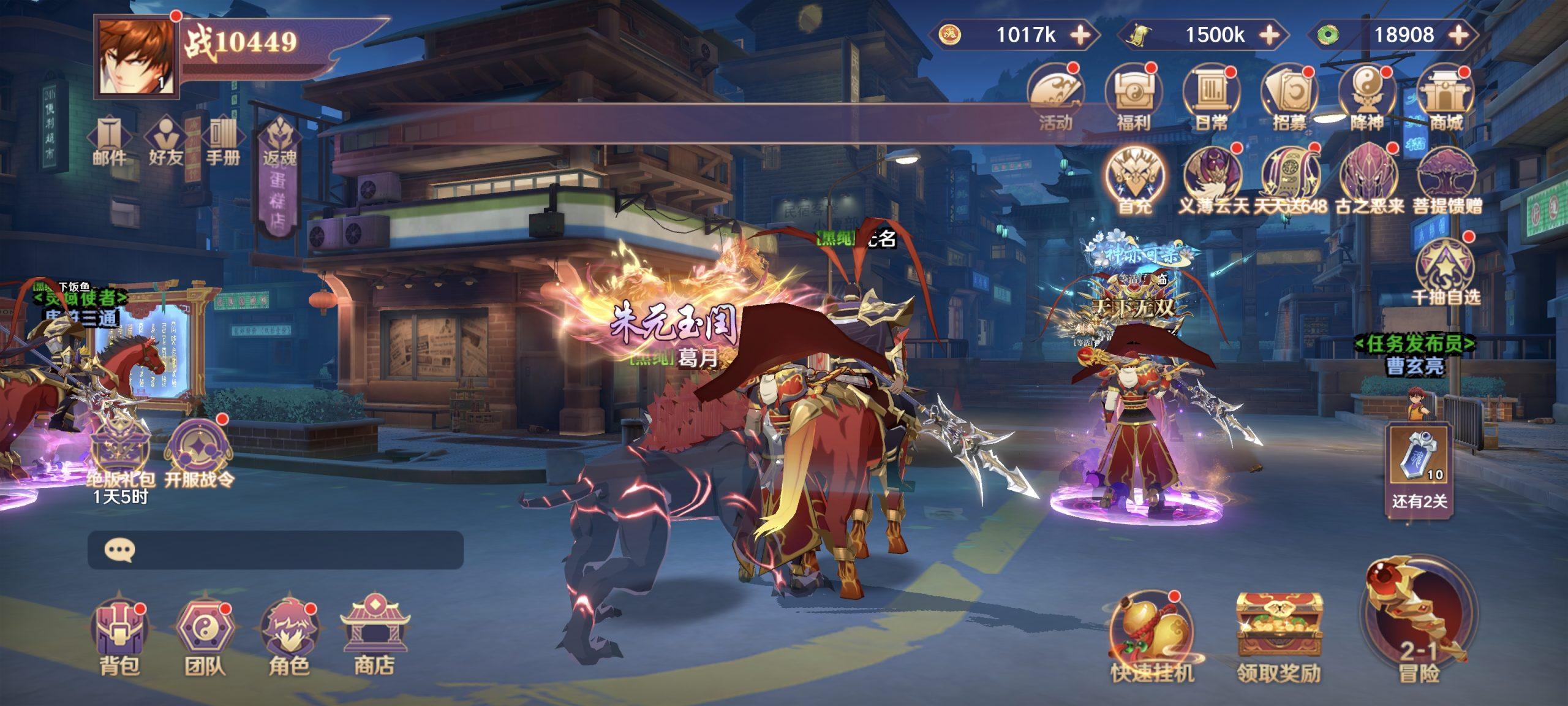Open the 背包 backpack
Viewport: 1568px width, 706px height.
[119, 633]
